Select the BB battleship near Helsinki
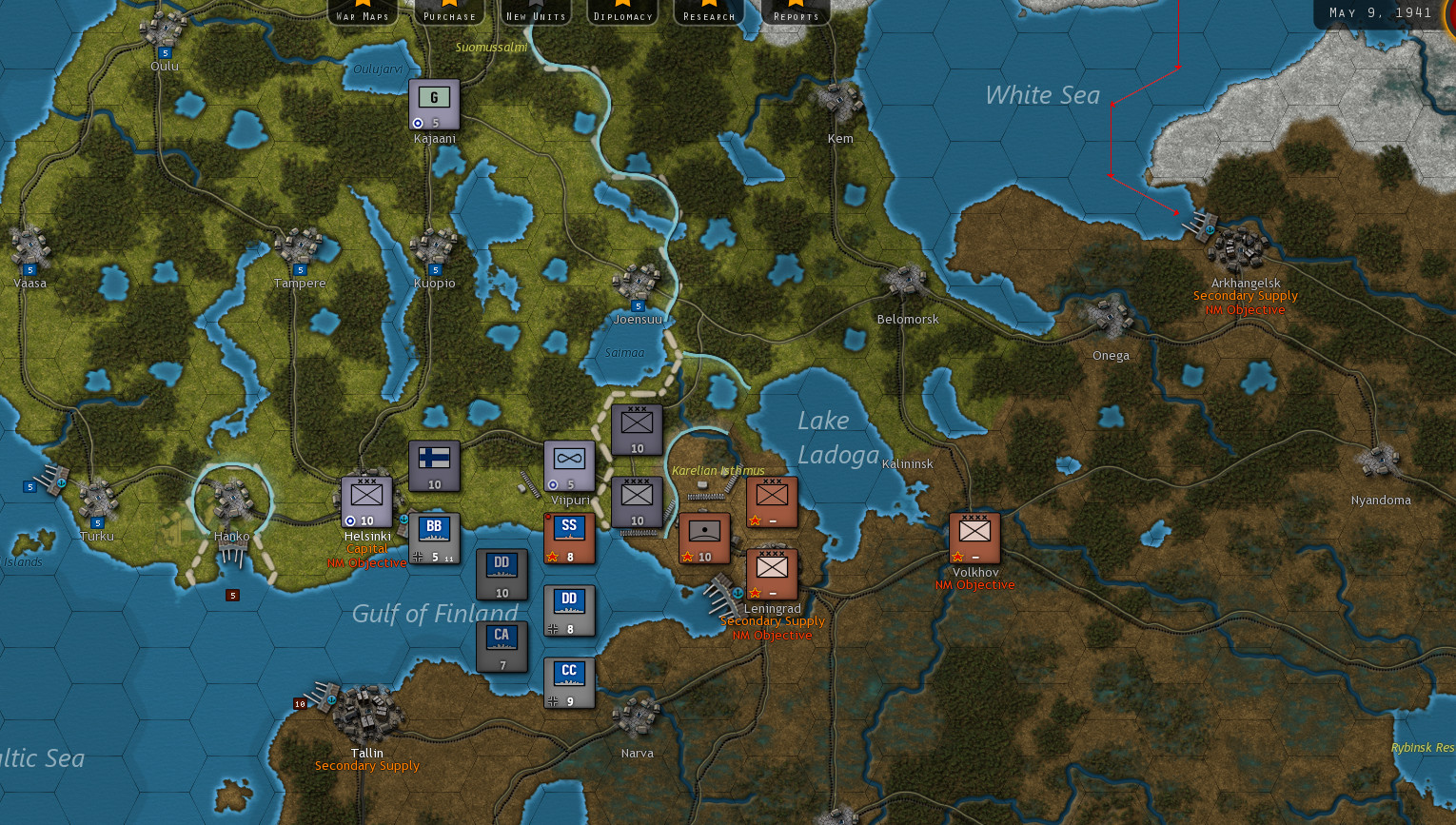The height and width of the screenshot is (825, 1456). click(435, 538)
